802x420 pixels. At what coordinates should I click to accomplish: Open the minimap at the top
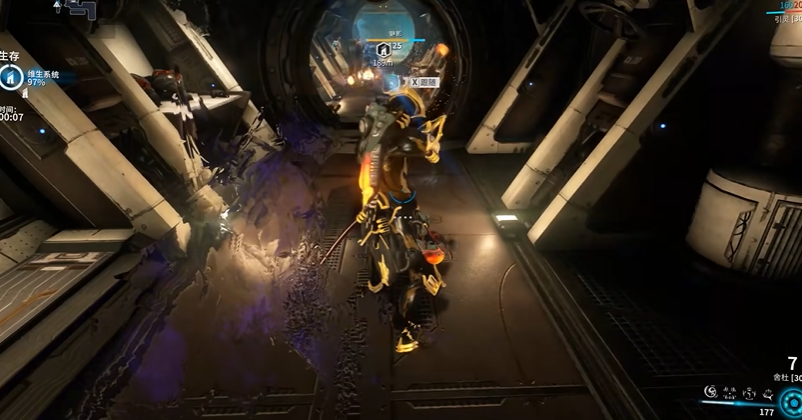(81, 9)
